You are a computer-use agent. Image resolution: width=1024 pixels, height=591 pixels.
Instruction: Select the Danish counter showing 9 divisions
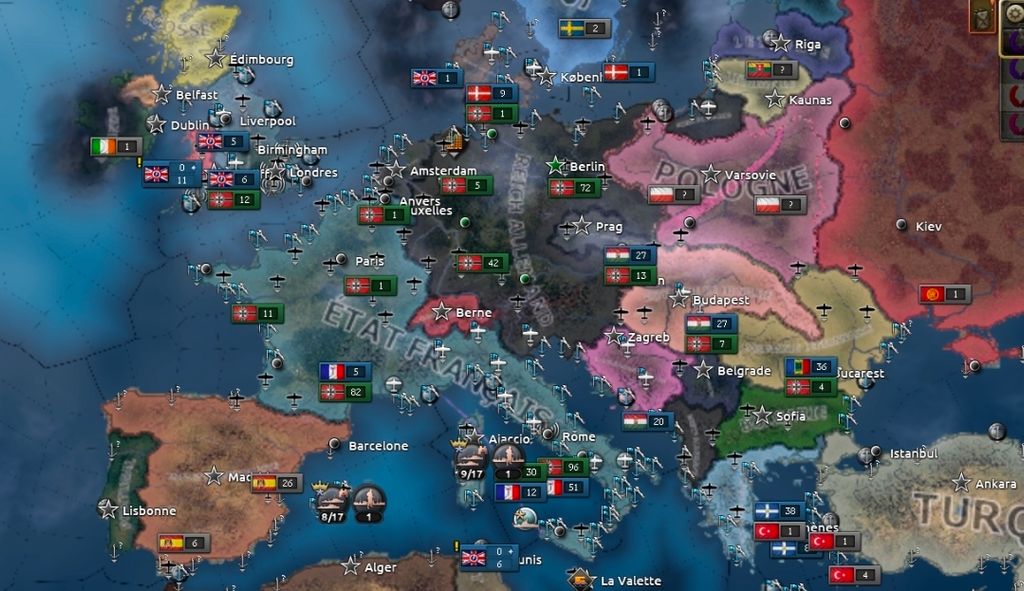tap(491, 93)
